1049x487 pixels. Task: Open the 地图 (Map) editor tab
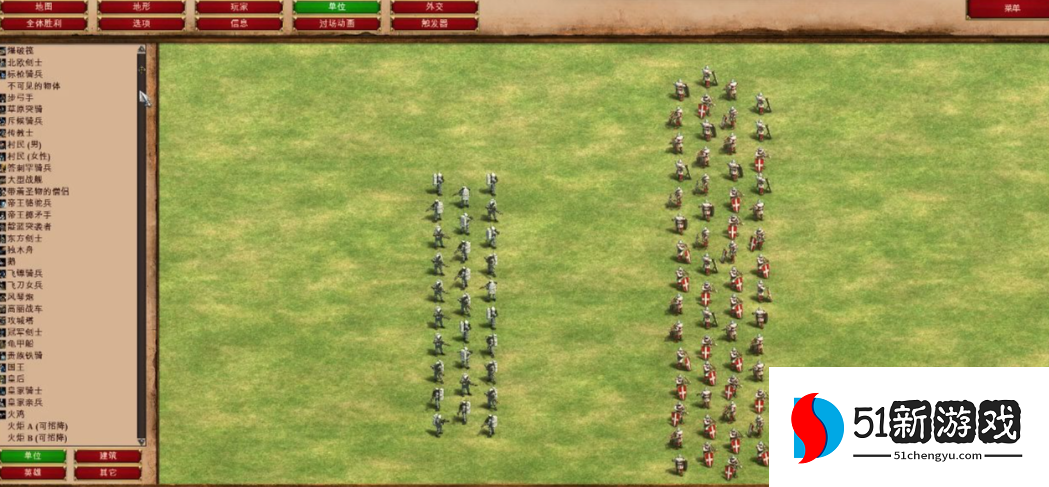tap(43, 7)
